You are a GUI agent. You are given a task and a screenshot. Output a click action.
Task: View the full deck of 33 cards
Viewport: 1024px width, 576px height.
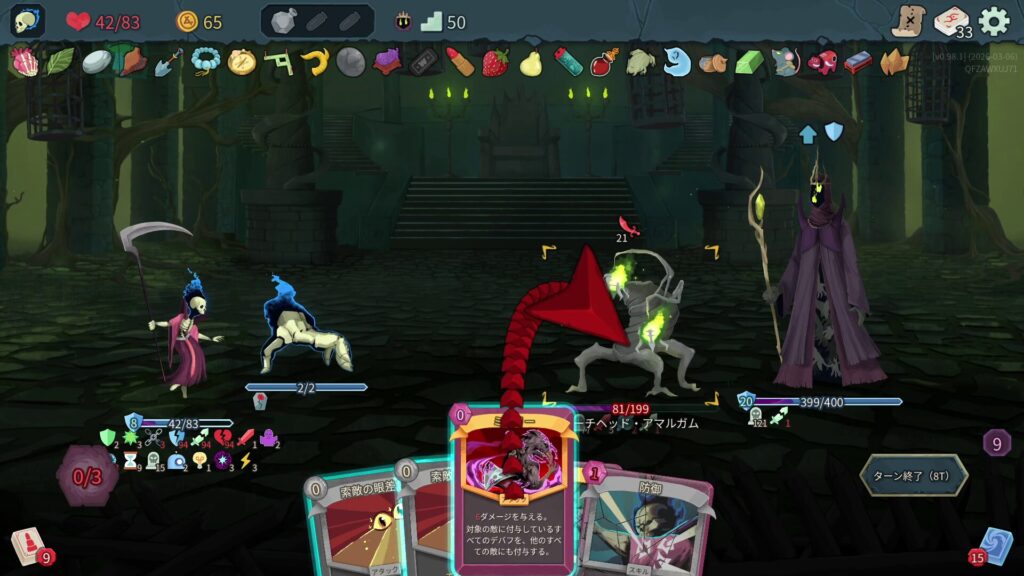pos(952,21)
